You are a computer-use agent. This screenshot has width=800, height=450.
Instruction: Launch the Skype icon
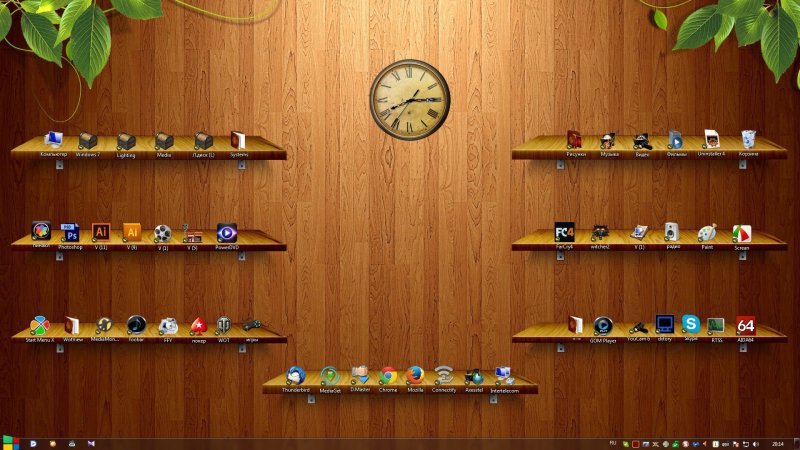click(691, 324)
